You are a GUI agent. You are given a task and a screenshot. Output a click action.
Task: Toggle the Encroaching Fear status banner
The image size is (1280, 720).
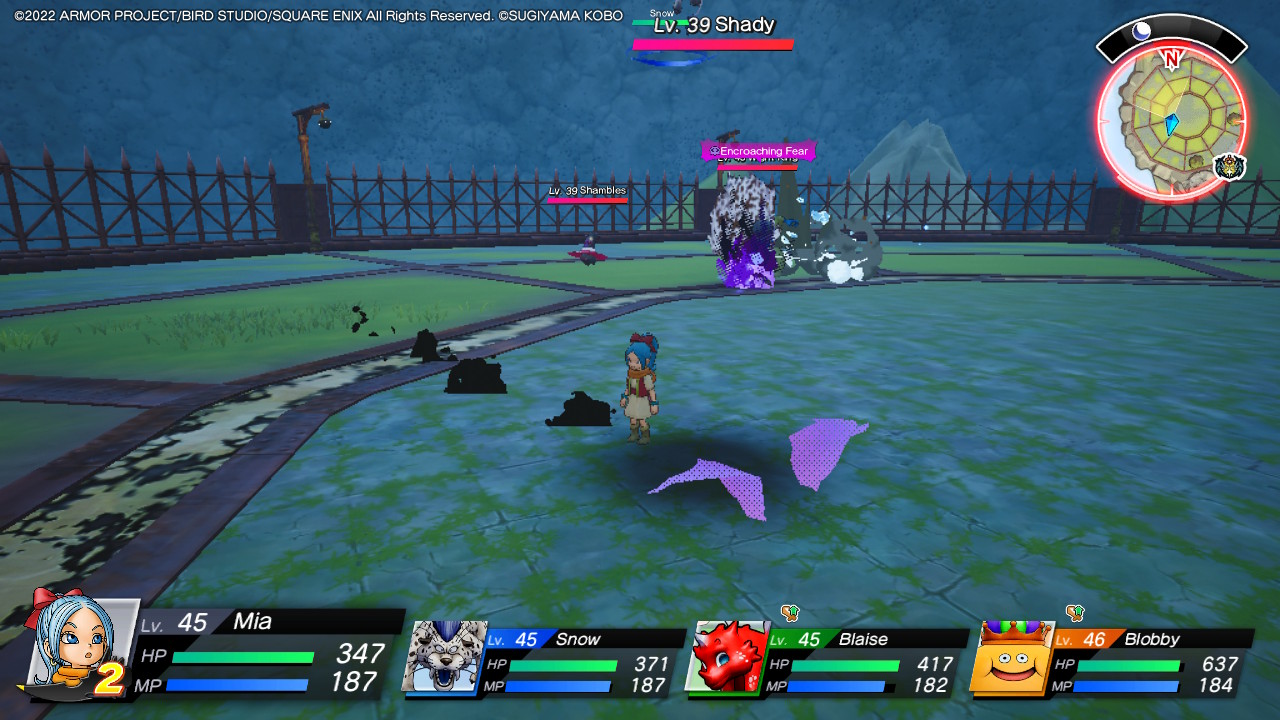click(760, 151)
